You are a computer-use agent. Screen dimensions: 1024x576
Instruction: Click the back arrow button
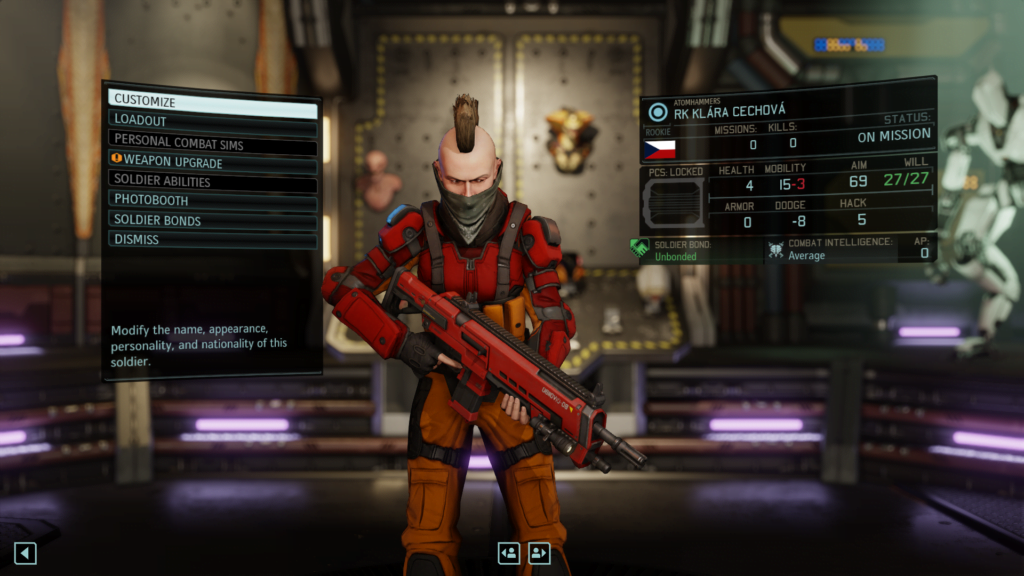[x=25, y=553]
